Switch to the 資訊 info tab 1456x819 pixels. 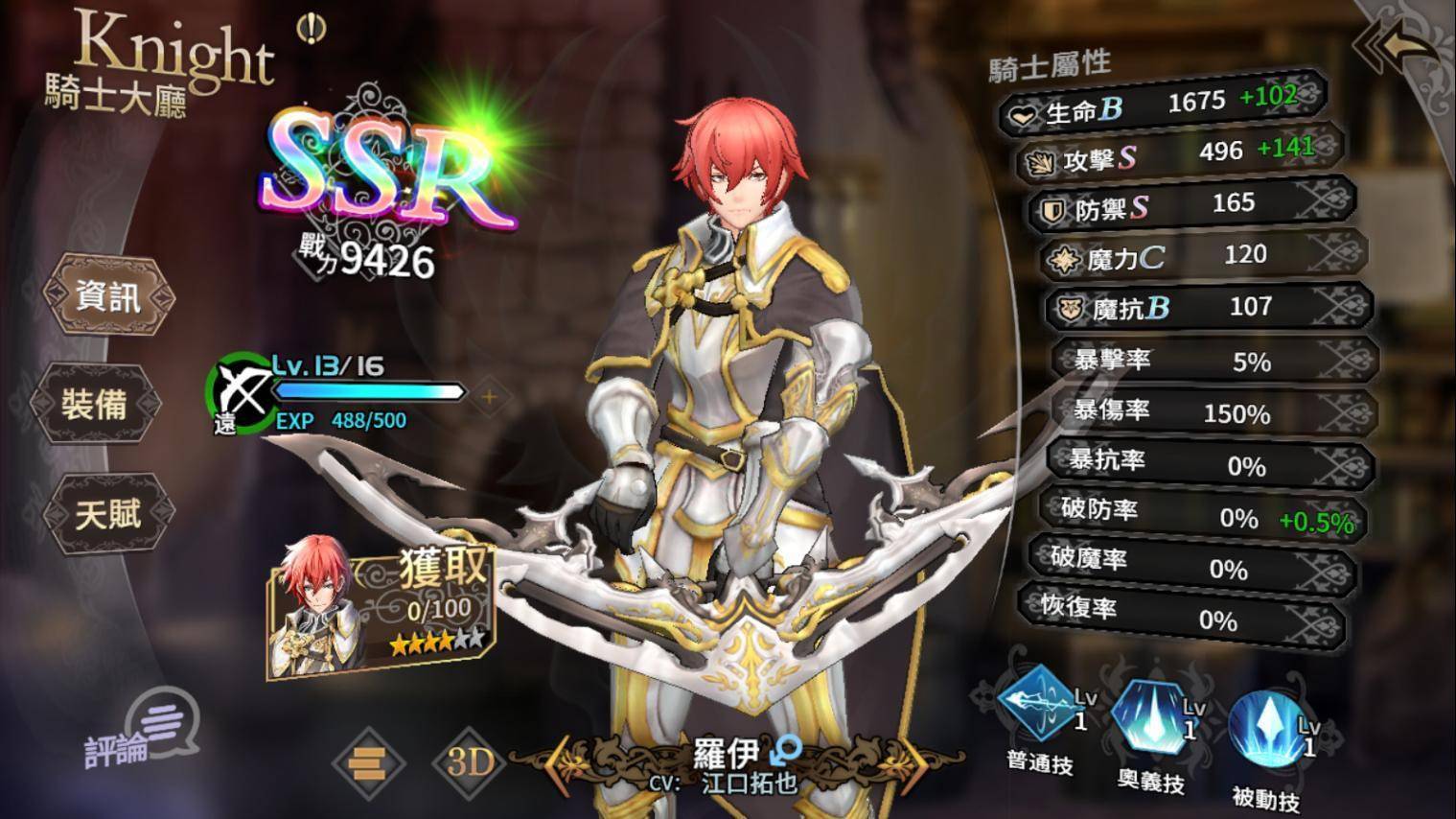point(107,296)
